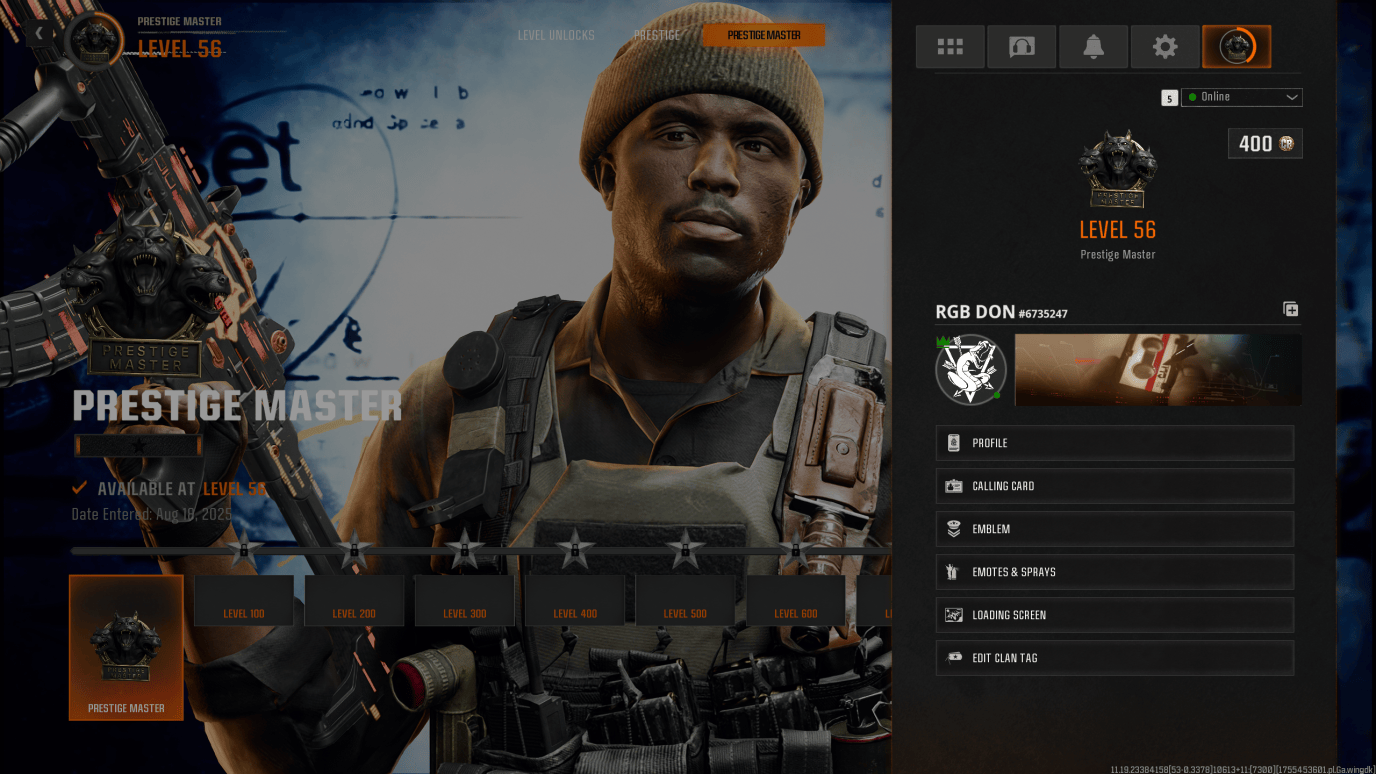Check notifications via the bell icon

click(1093, 46)
